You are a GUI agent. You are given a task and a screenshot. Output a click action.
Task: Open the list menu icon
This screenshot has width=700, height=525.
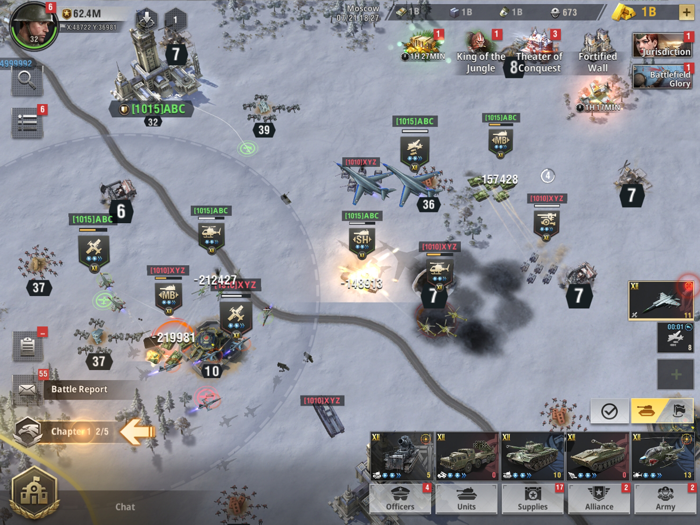tap(26, 122)
